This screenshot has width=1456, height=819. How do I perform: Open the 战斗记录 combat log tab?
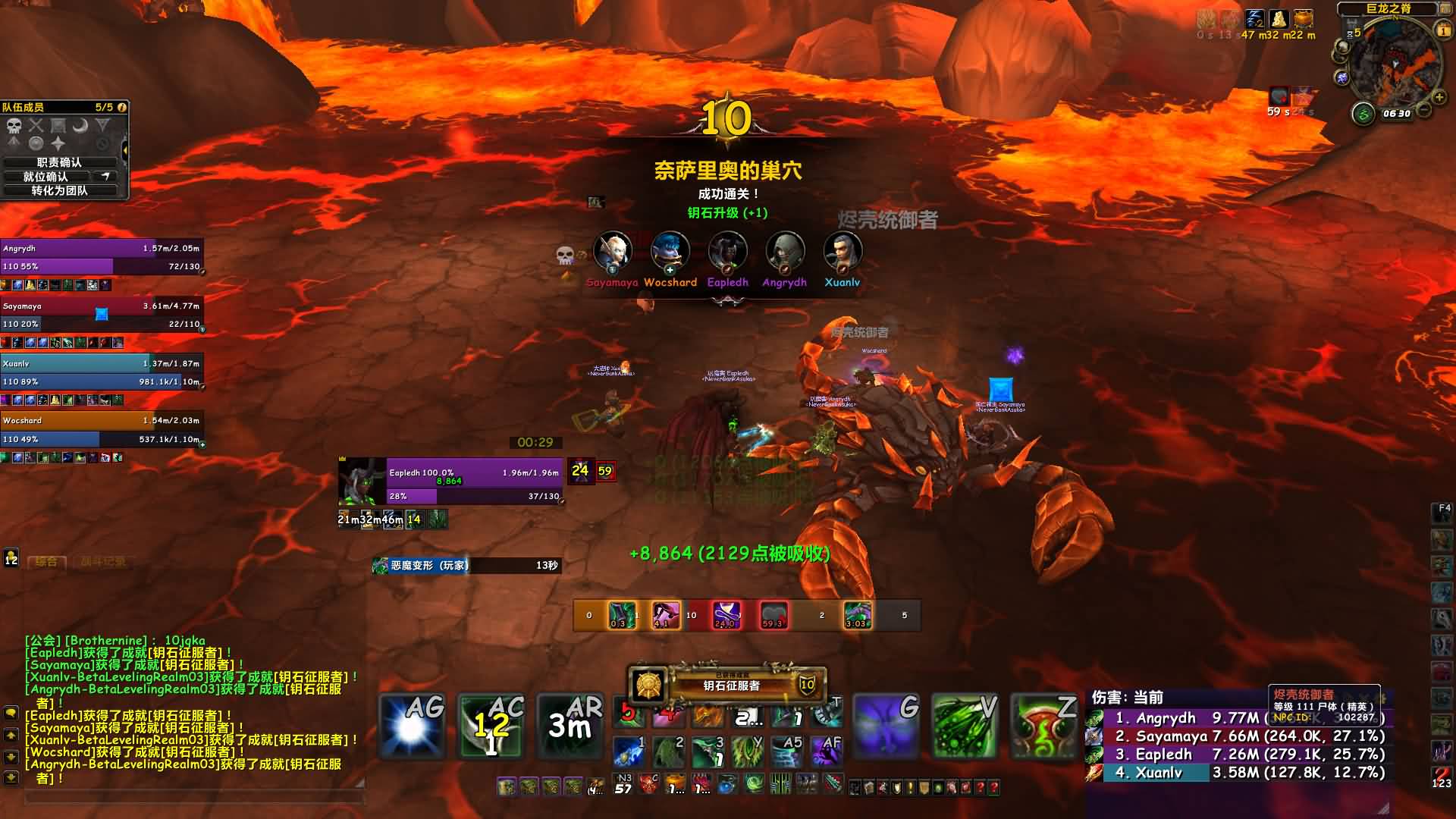(103, 562)
